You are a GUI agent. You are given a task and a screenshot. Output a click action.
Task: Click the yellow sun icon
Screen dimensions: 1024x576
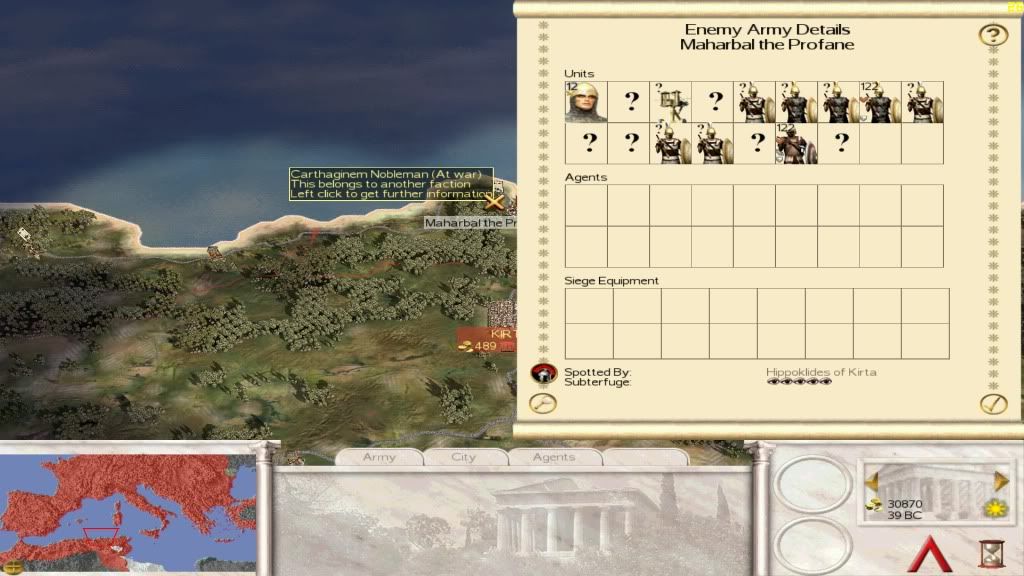996,507
